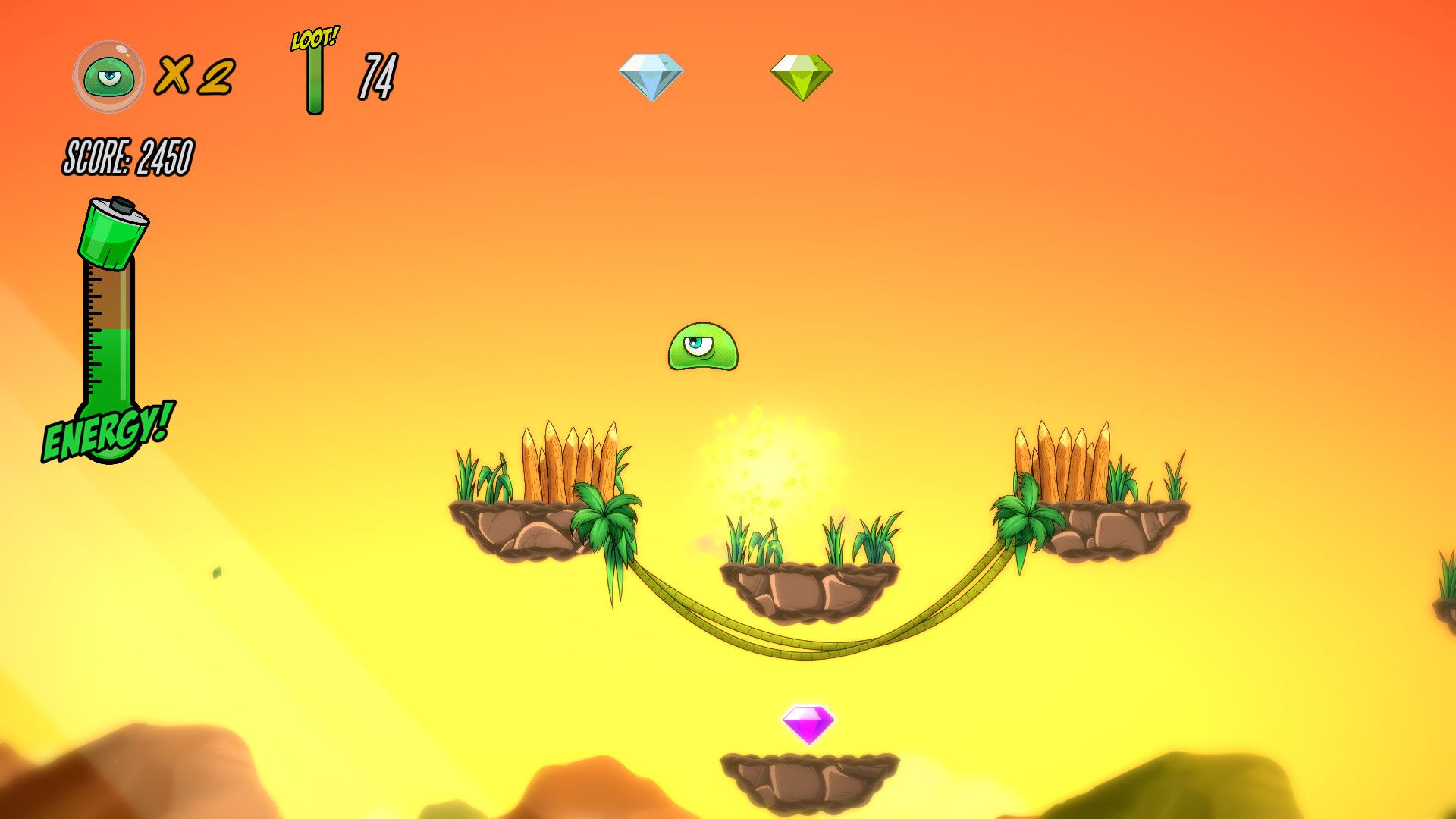The image size is (1456, 819).
Task: Click the green slime lives icon
Action: coord(109,77)
